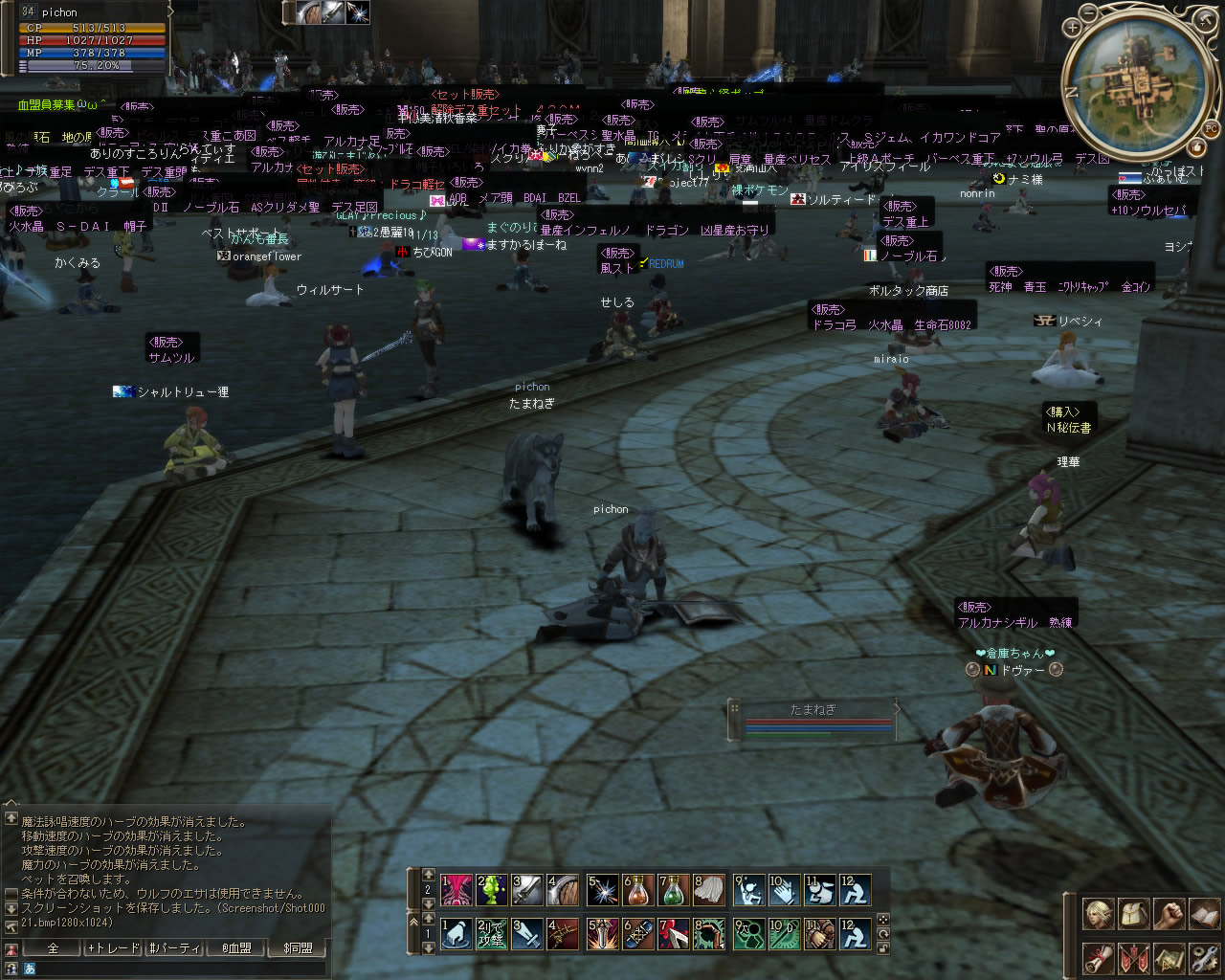Screen dimensions: 1225x980
Task: Open the inventory bag icon
Action: (1133, 914)
